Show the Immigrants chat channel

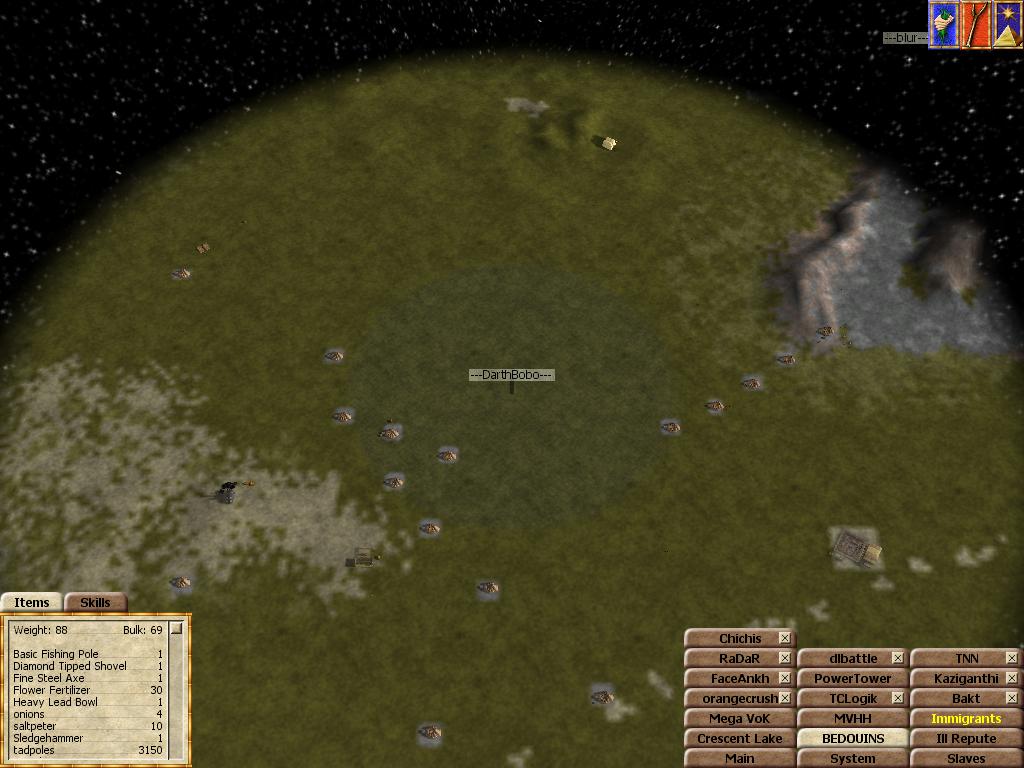(x=966, y=718)
